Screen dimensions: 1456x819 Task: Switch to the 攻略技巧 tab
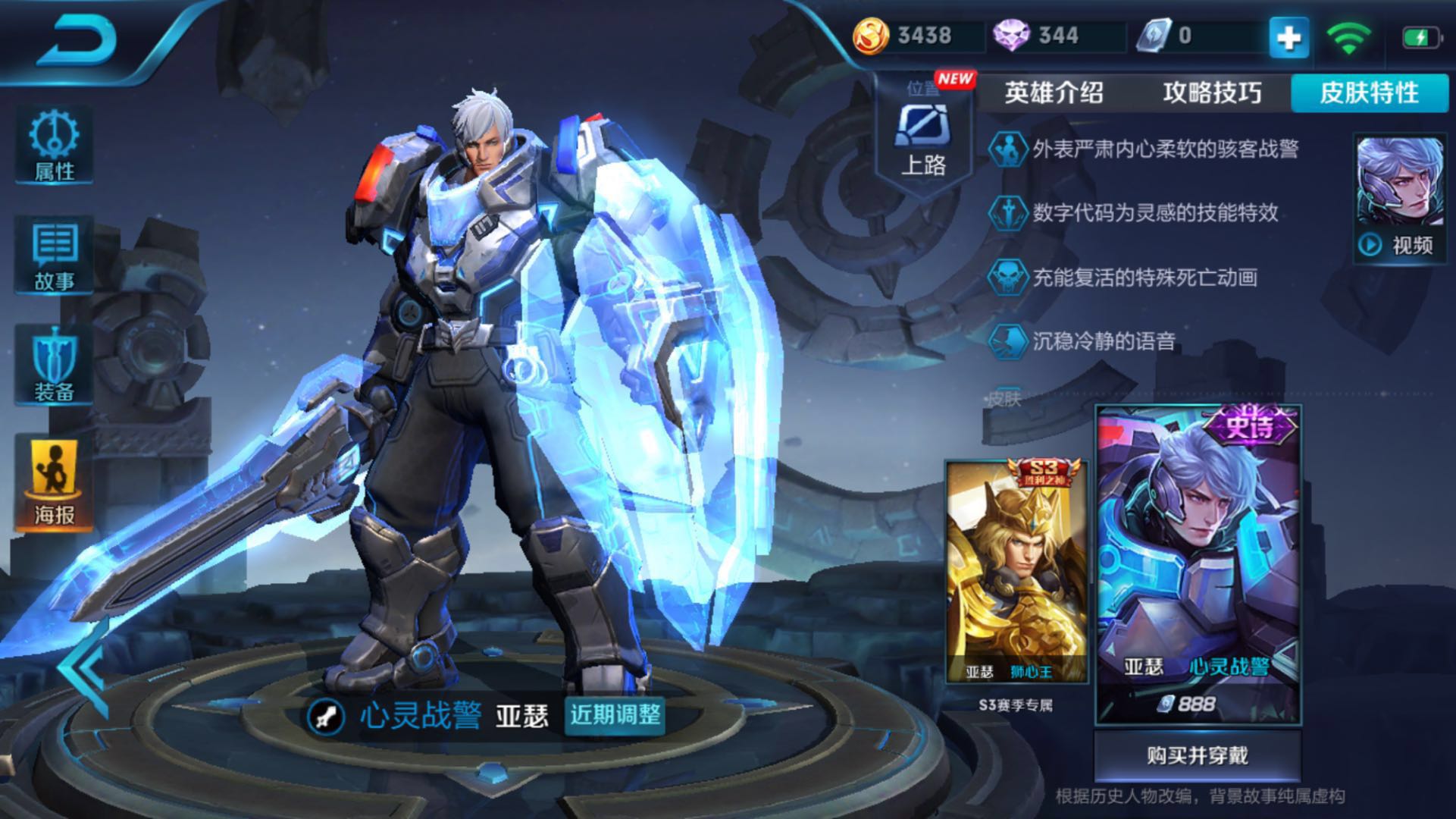1212,93
